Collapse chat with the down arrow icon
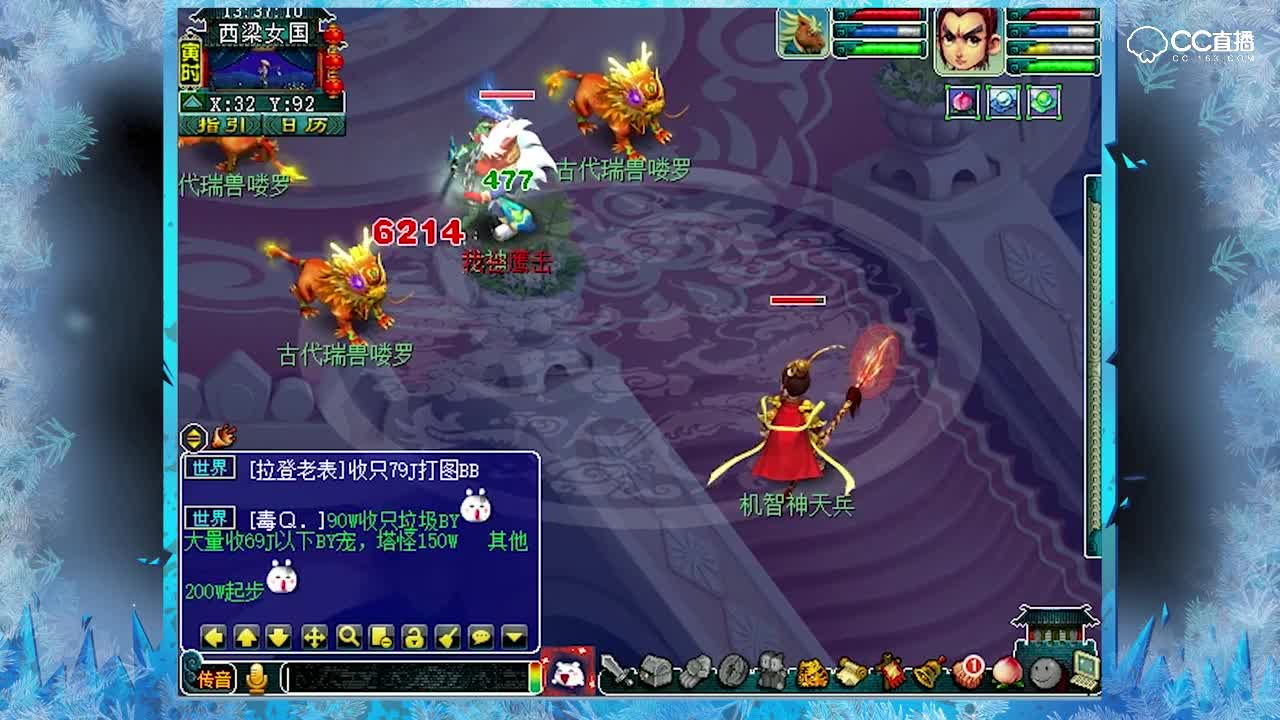 point(280,636)
